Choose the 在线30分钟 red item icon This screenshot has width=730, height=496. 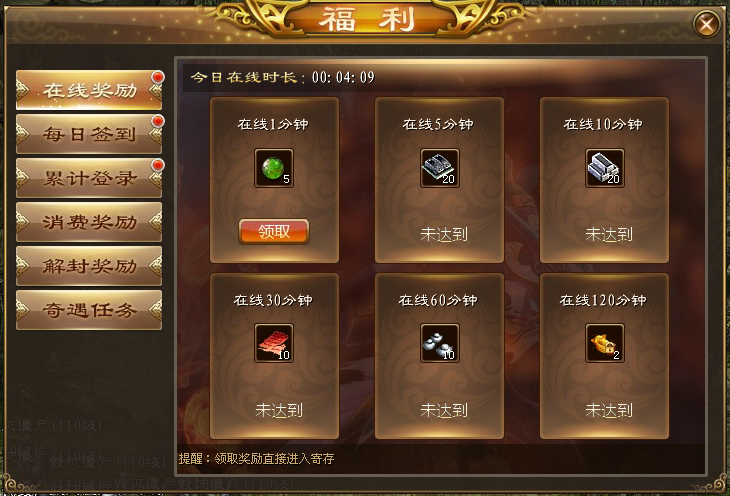[x=274, y=344]
